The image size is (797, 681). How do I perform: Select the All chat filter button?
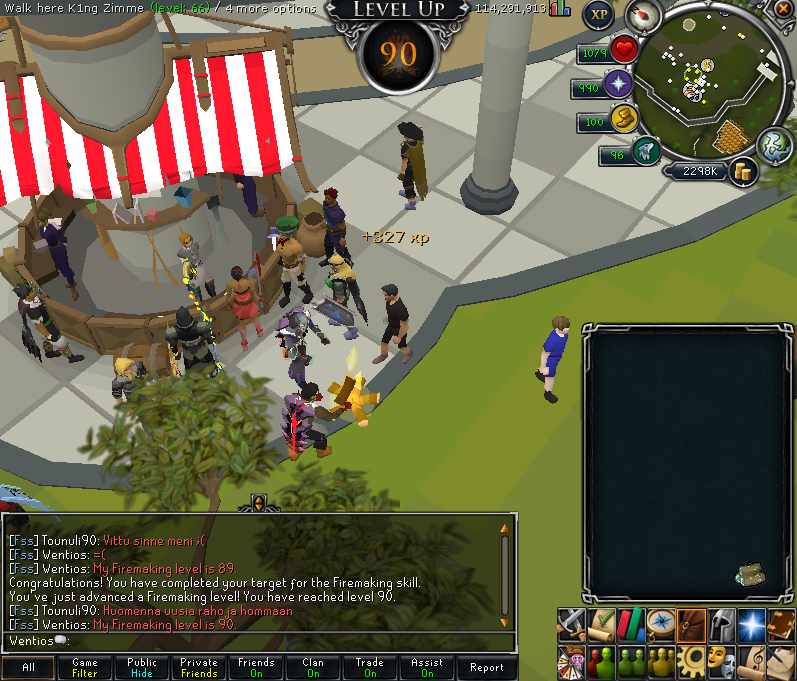point(28,668)
